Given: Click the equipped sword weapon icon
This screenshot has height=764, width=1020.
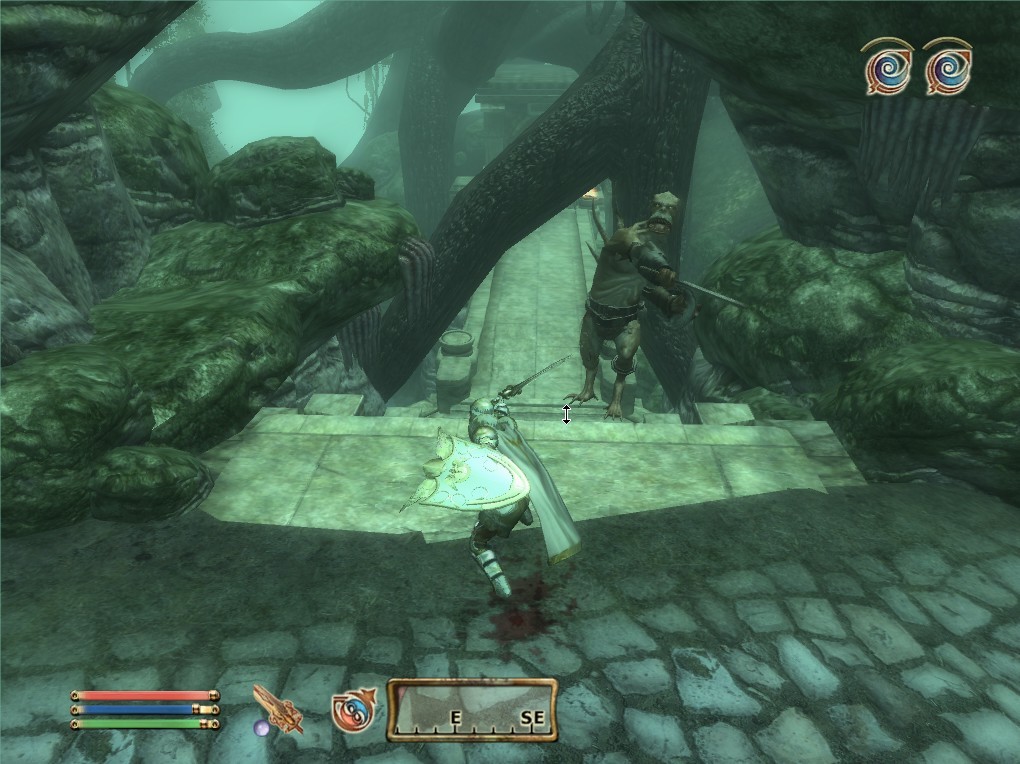Looking at the screenshot, I should pyautogui.click(x=279, y=709).
